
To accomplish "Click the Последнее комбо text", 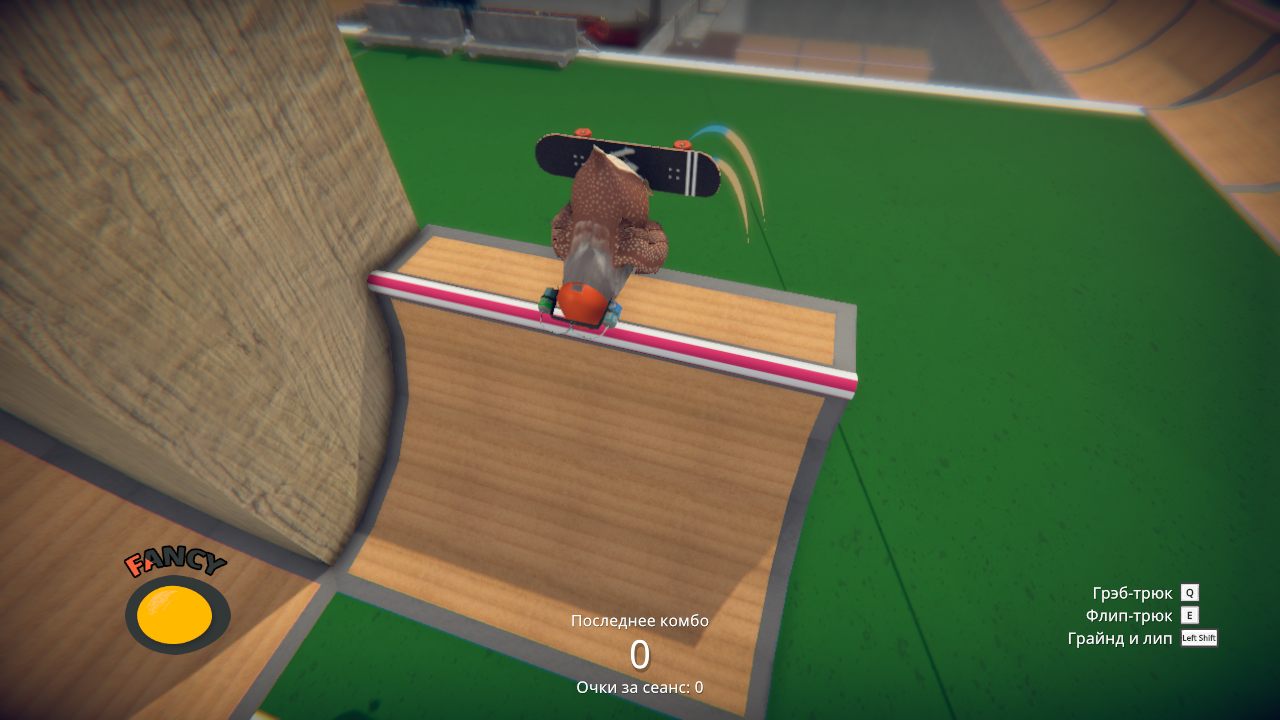I will coord(638,620).
